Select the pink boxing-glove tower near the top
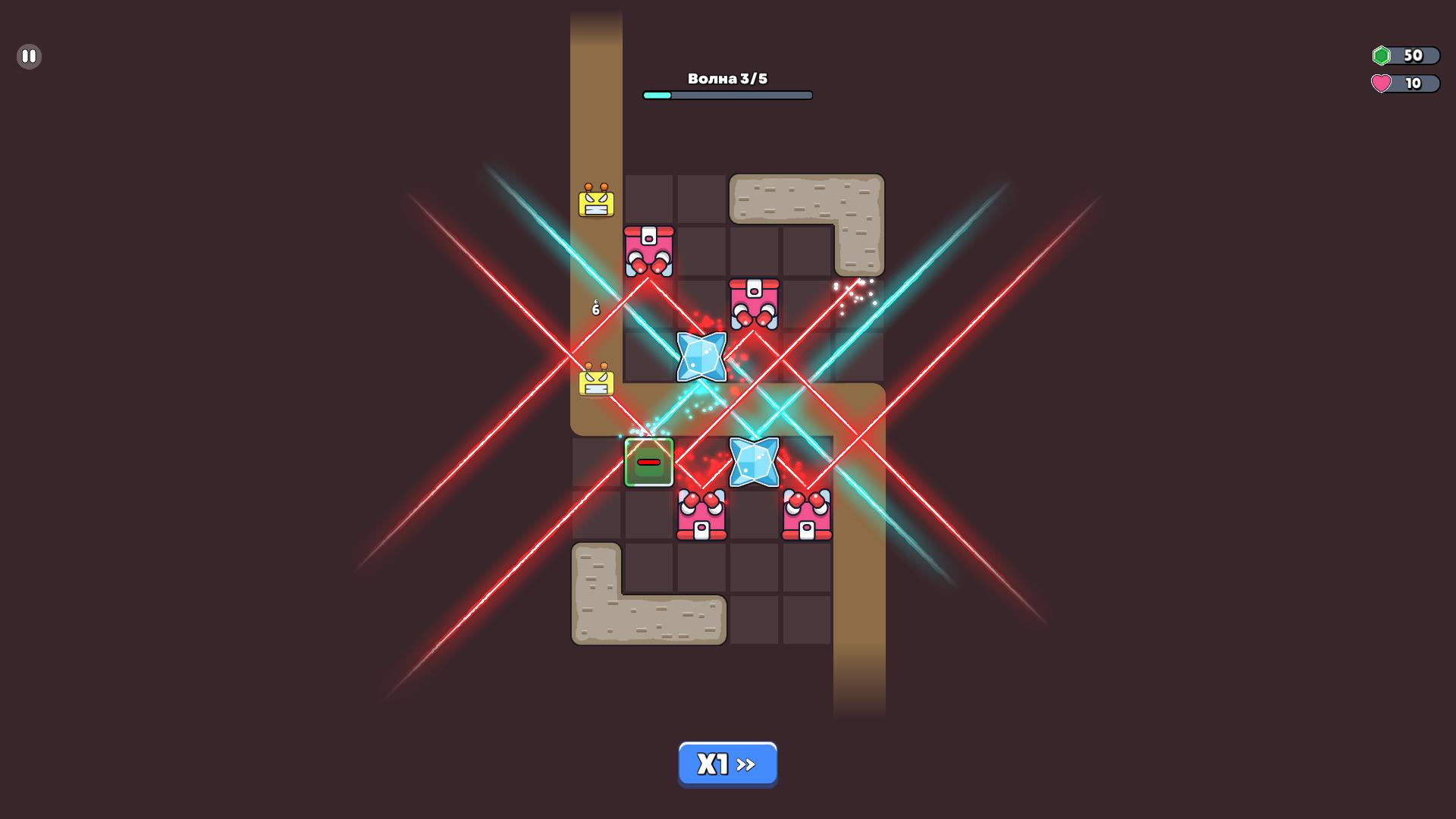Screen dimensions: 1456x819 648,250
